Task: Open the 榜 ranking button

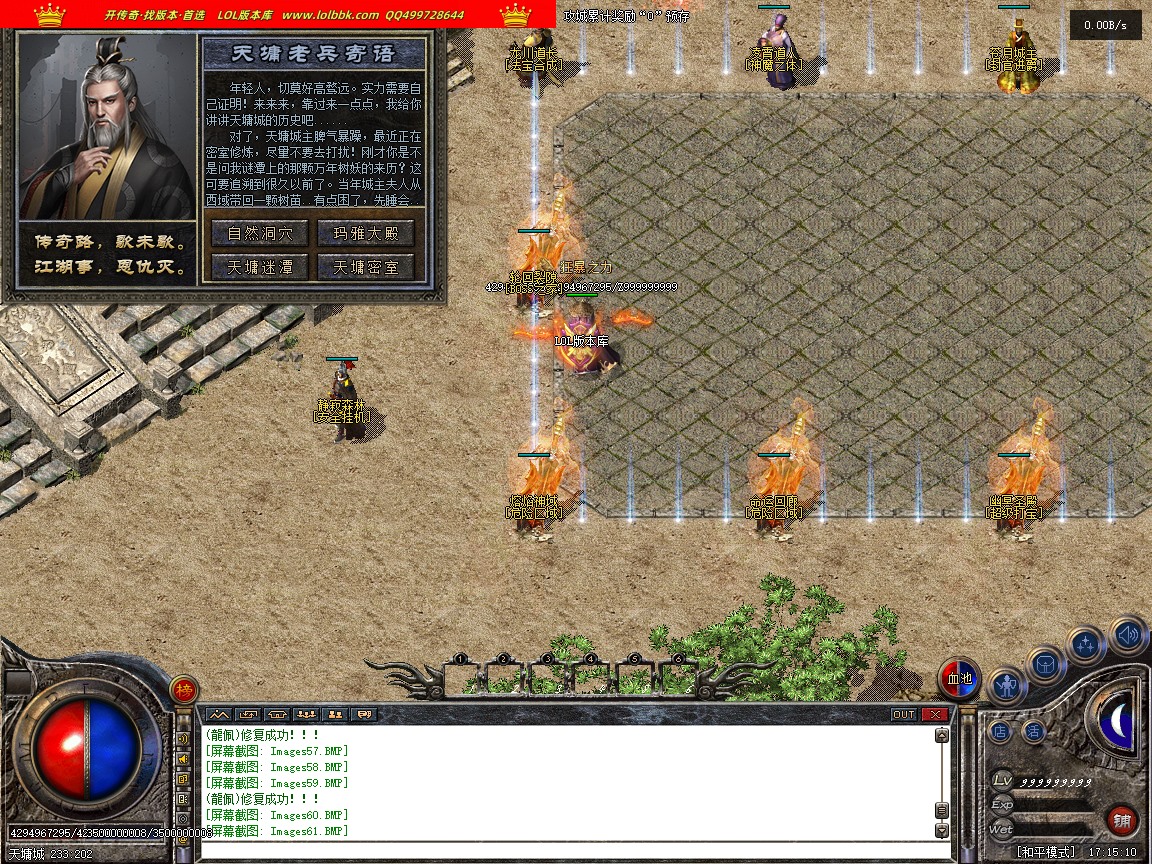Action: pyautogui.click(x=184, y=689)
